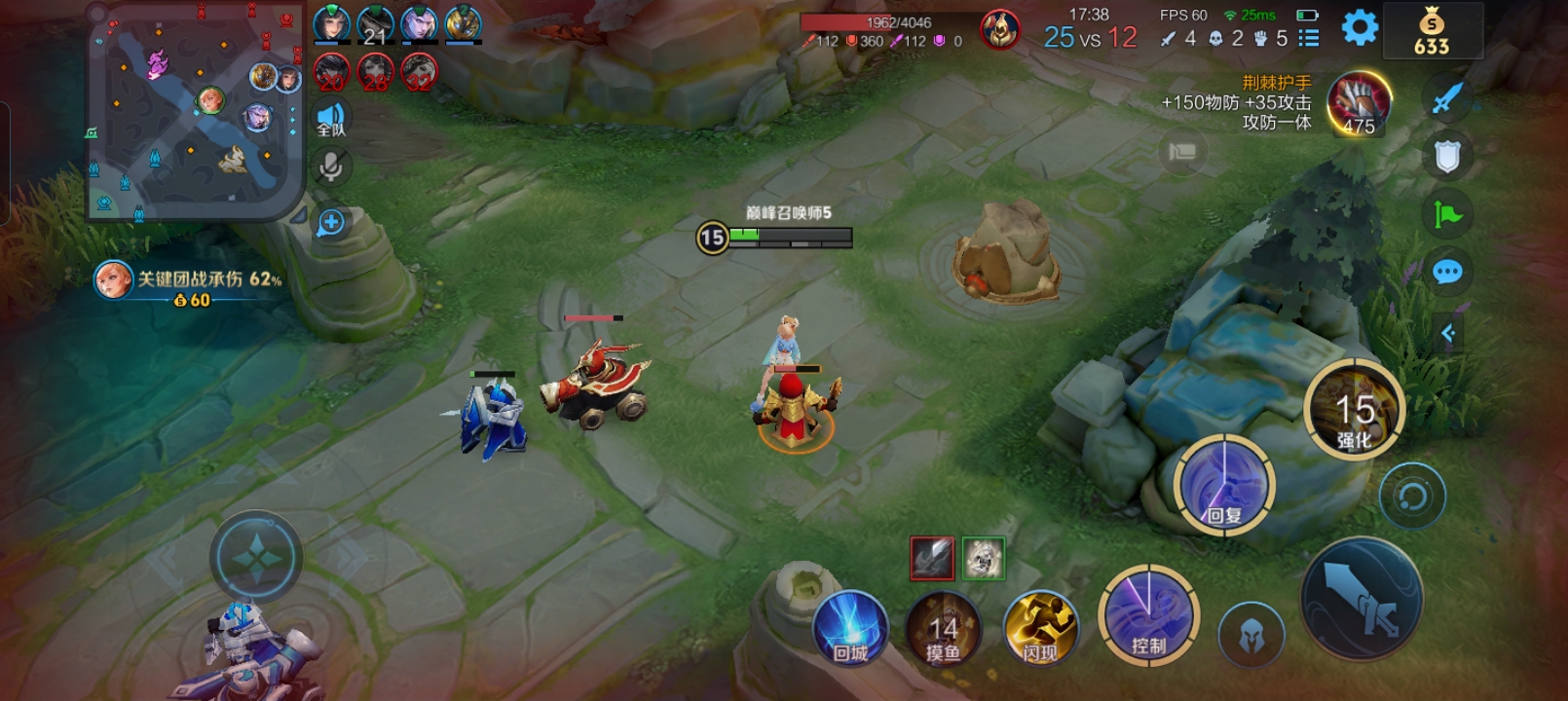Cast the 控制 skill

click(1149, 616)
